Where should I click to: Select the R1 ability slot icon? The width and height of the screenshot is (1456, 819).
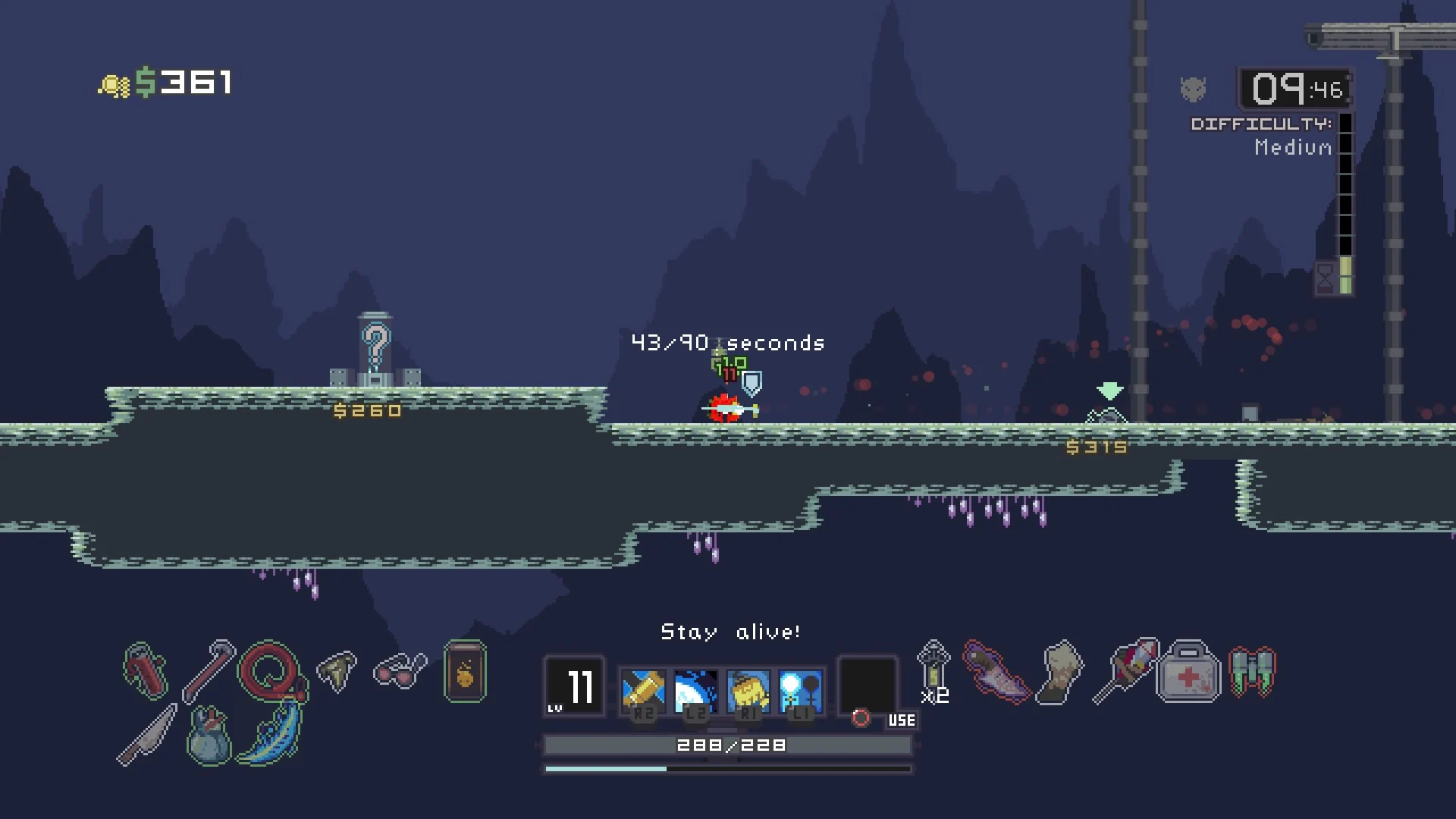749,689
